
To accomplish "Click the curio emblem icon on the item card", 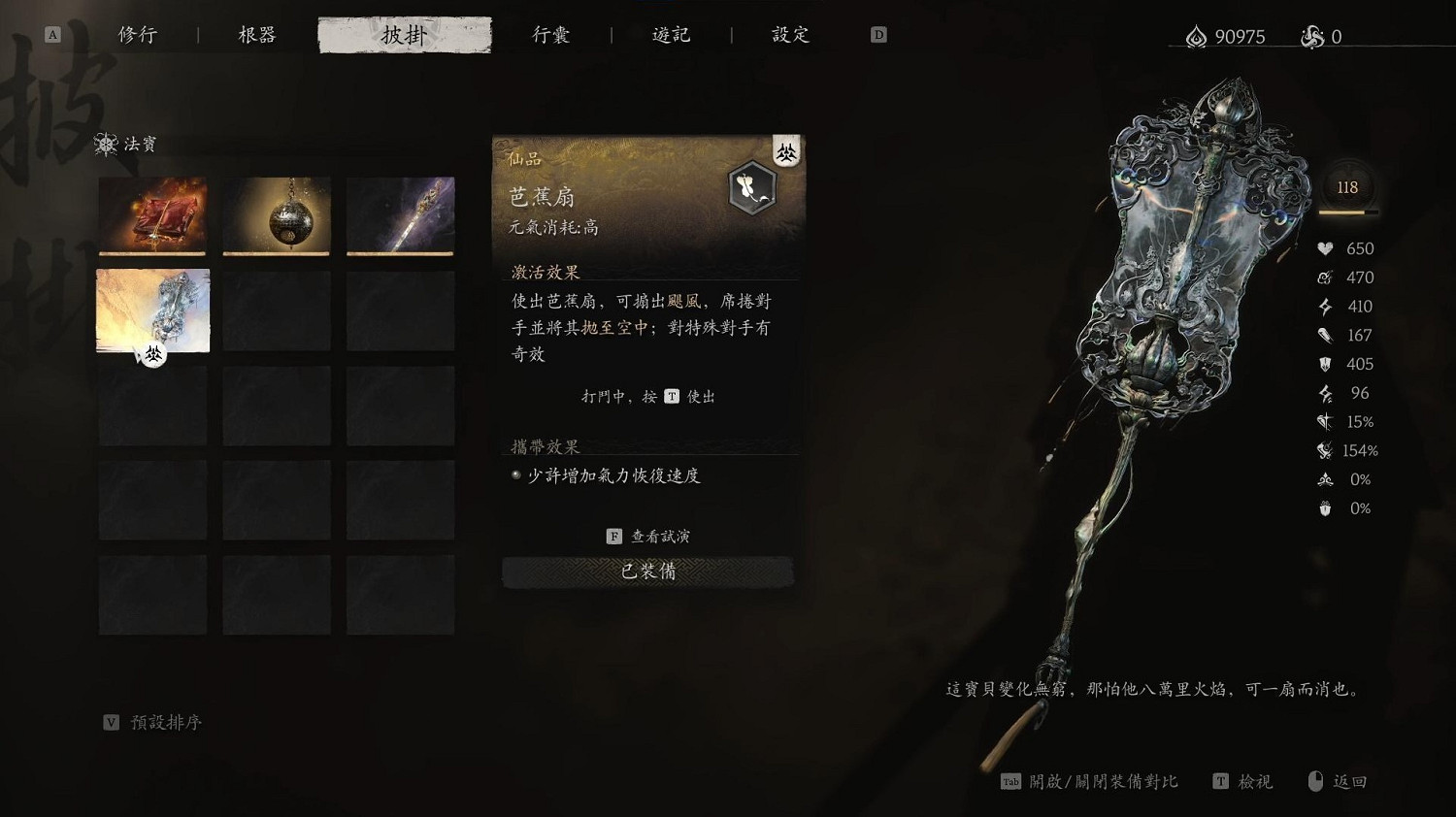I will coord(751,188).
